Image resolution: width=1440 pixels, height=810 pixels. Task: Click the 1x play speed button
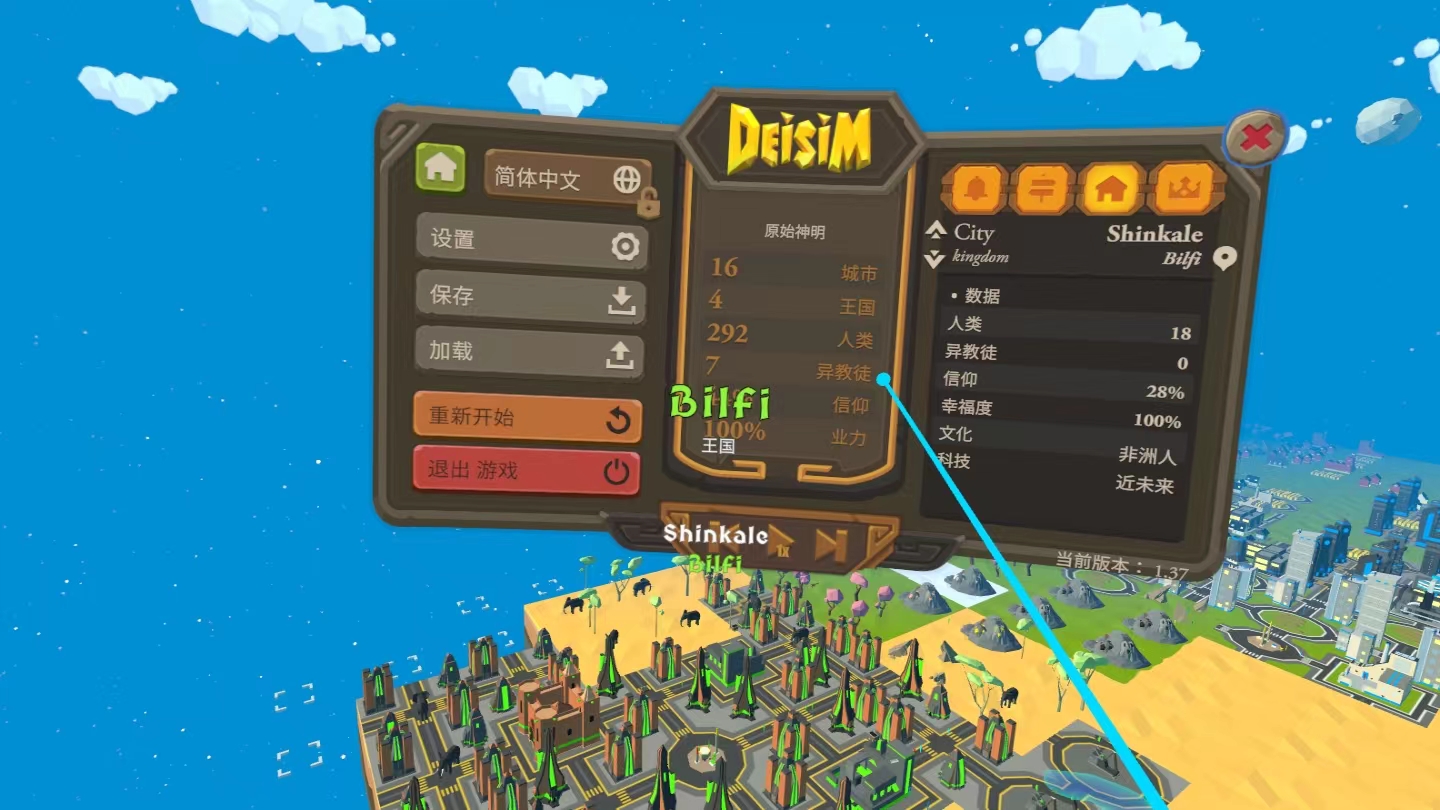click(x=779, y=543)
